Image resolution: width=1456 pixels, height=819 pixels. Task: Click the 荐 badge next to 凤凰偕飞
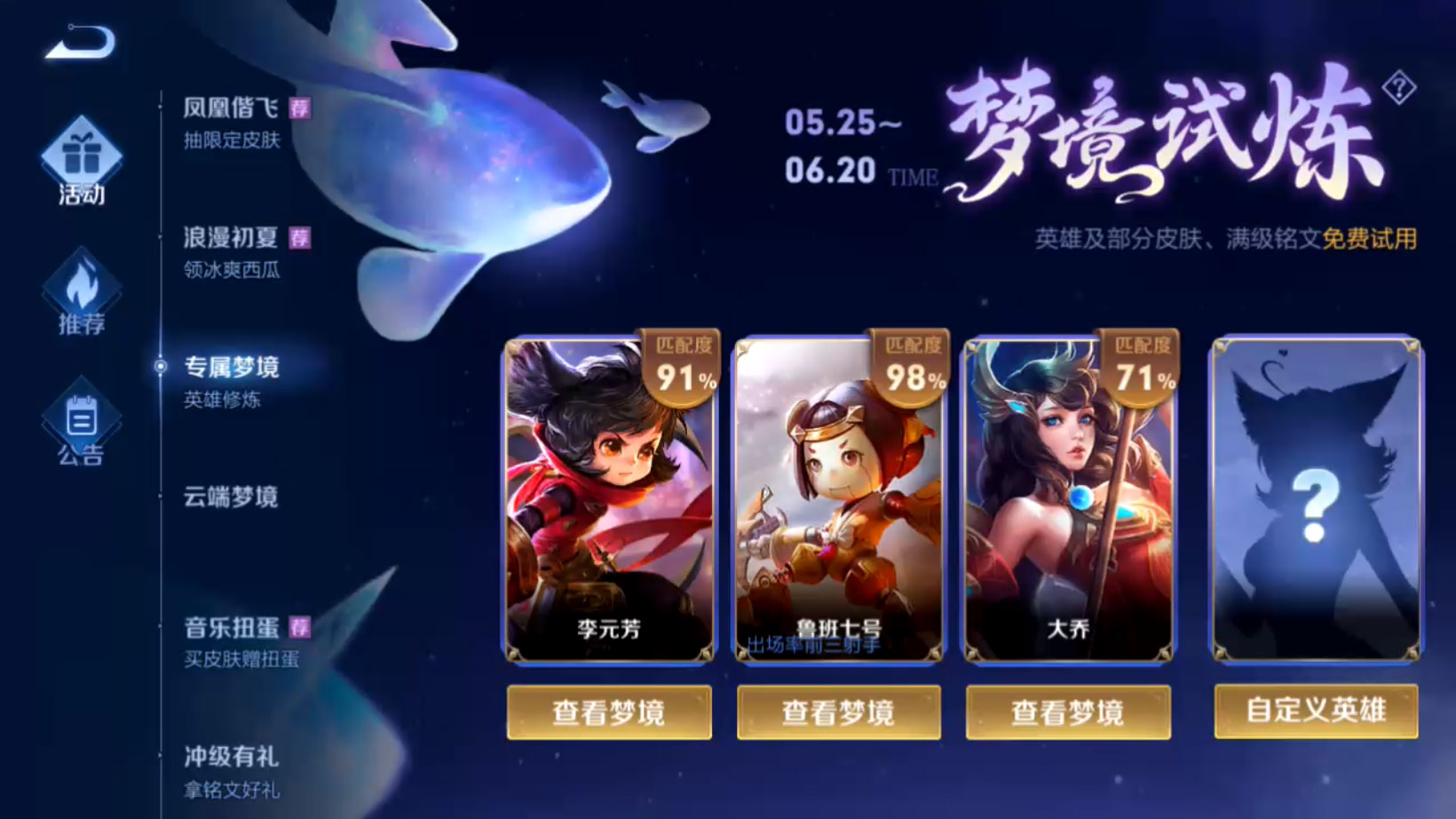(302, 107)
